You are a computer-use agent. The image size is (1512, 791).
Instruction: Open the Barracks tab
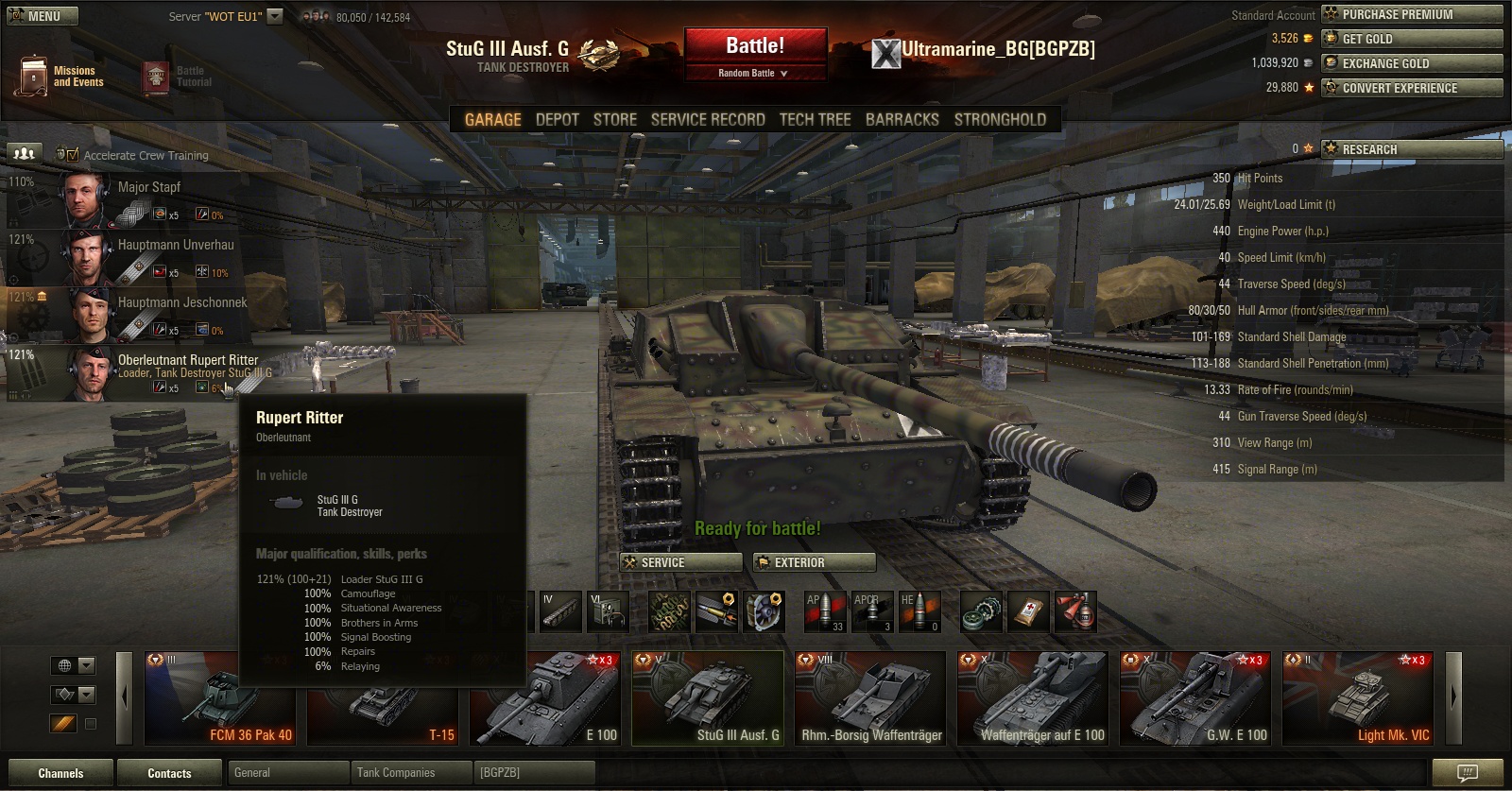coord(902,120)
